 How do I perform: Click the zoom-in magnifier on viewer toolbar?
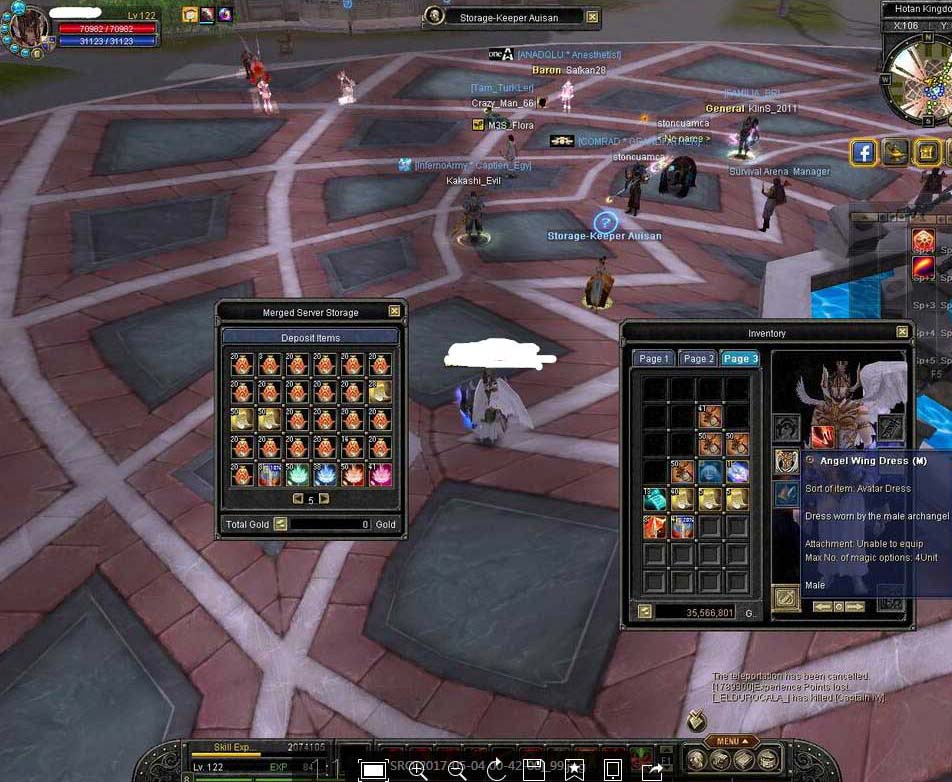pos(418,769)
